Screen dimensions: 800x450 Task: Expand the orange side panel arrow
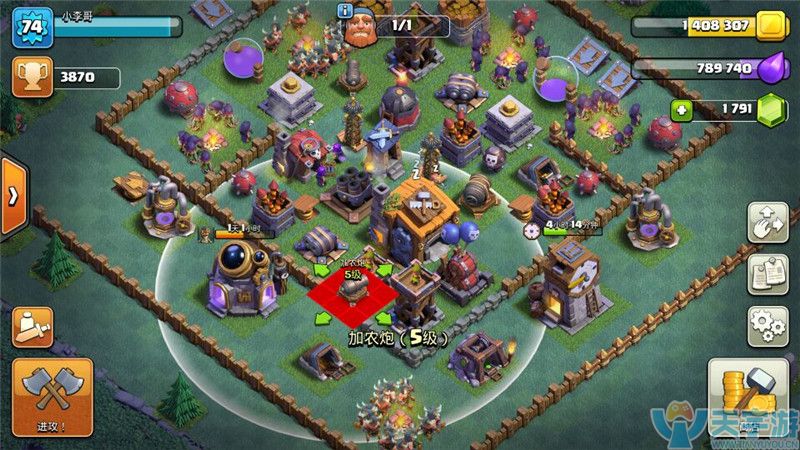pyautogui.click(x=12, y=196)
